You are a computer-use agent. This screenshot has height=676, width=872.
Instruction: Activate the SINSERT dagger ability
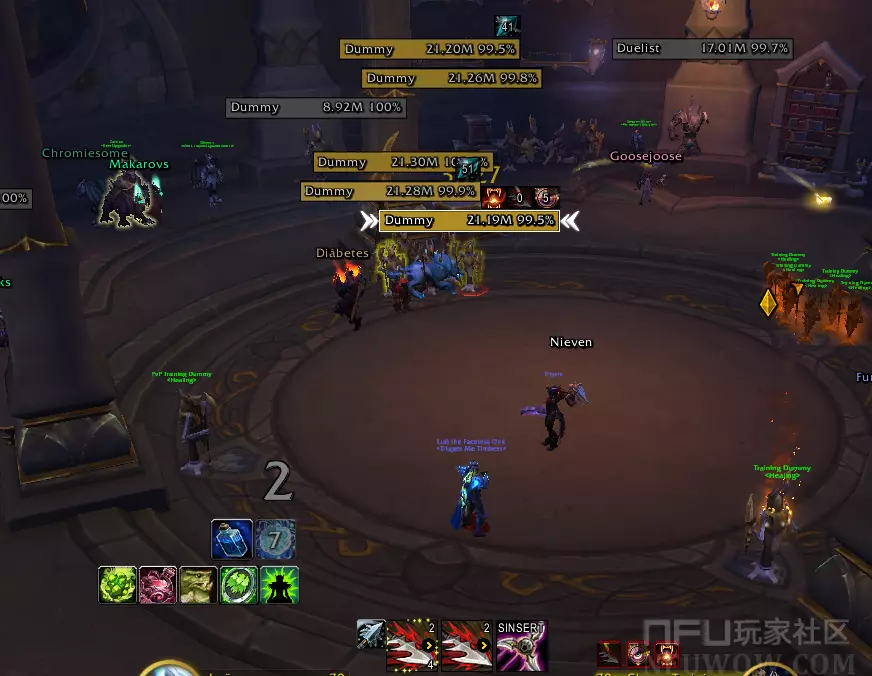pyautogui.click(x=522, y=645)
